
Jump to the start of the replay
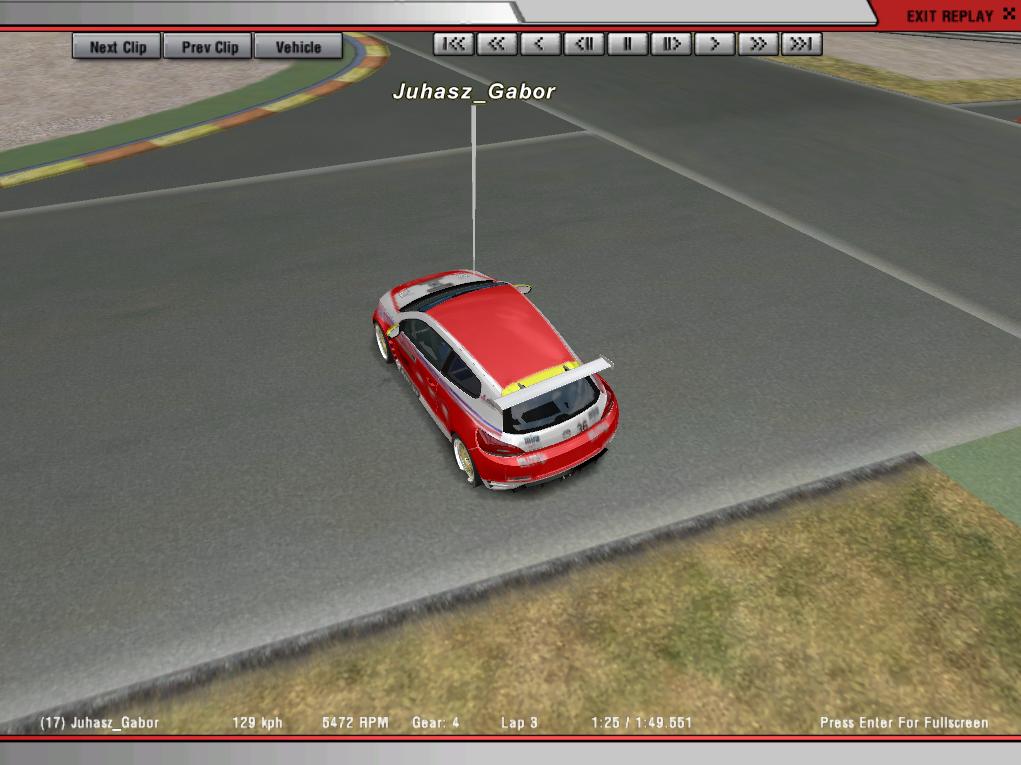click(454, 44)
